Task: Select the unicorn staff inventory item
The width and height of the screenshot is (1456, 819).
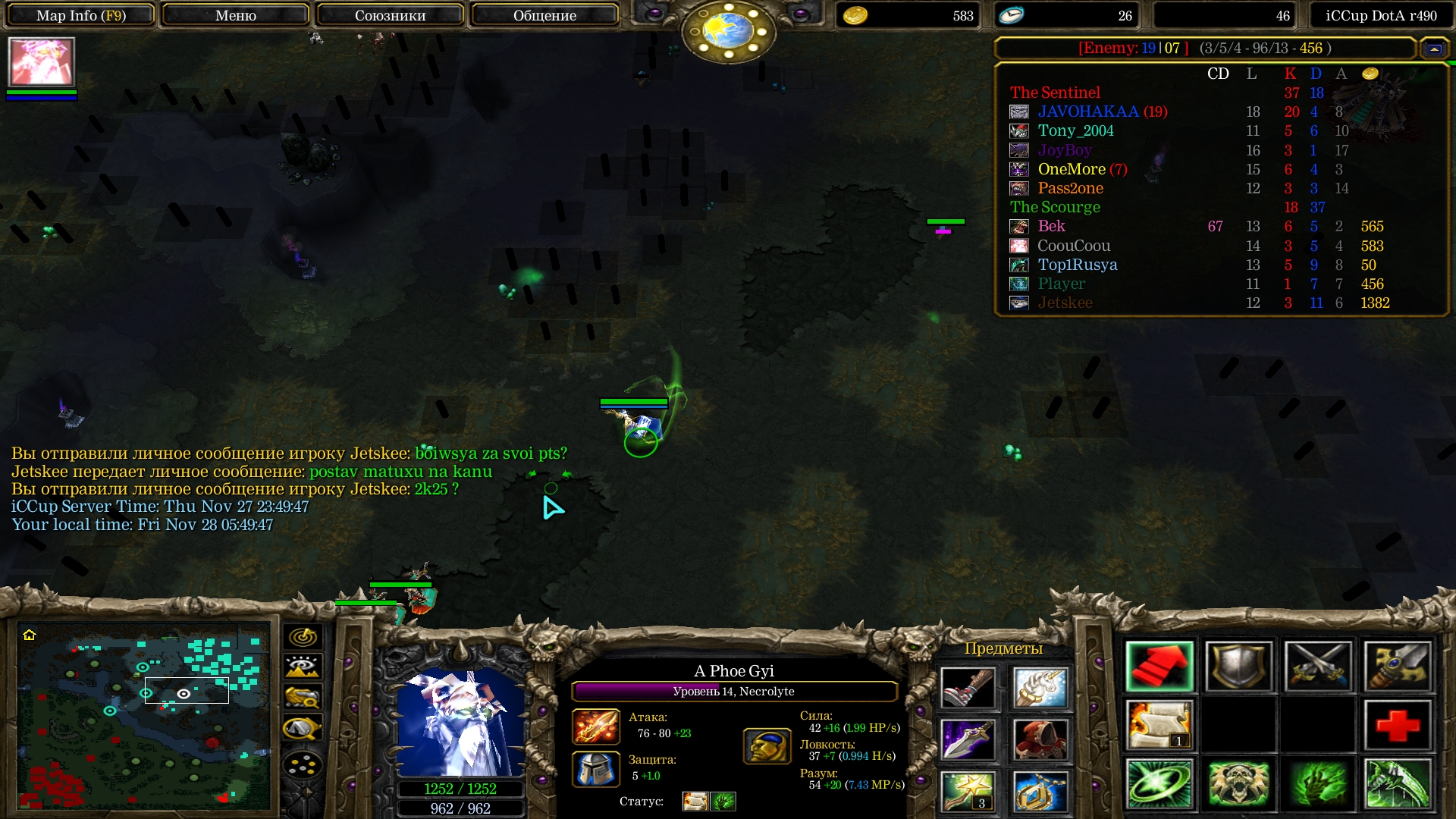Action: [x=1040, y=688]
